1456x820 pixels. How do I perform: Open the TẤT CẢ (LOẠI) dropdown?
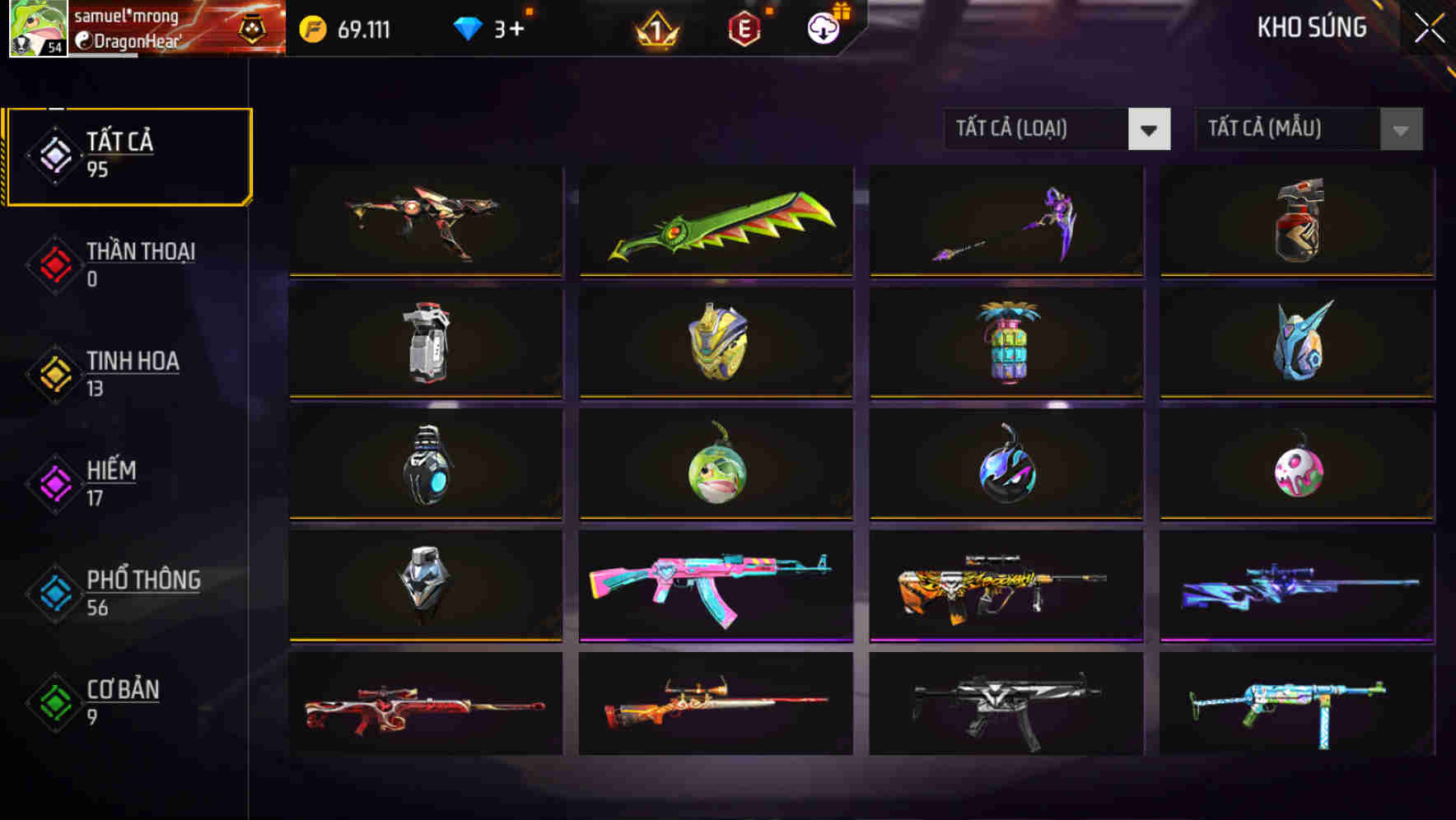click(1038, 129)
